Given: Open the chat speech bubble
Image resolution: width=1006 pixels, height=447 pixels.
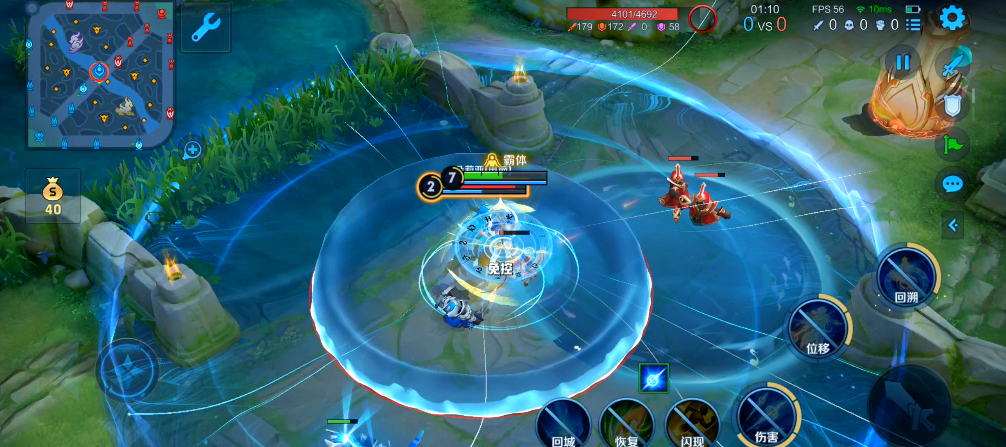Looking at the screenshot, I should pyautogui.click(x=952, y=184).
